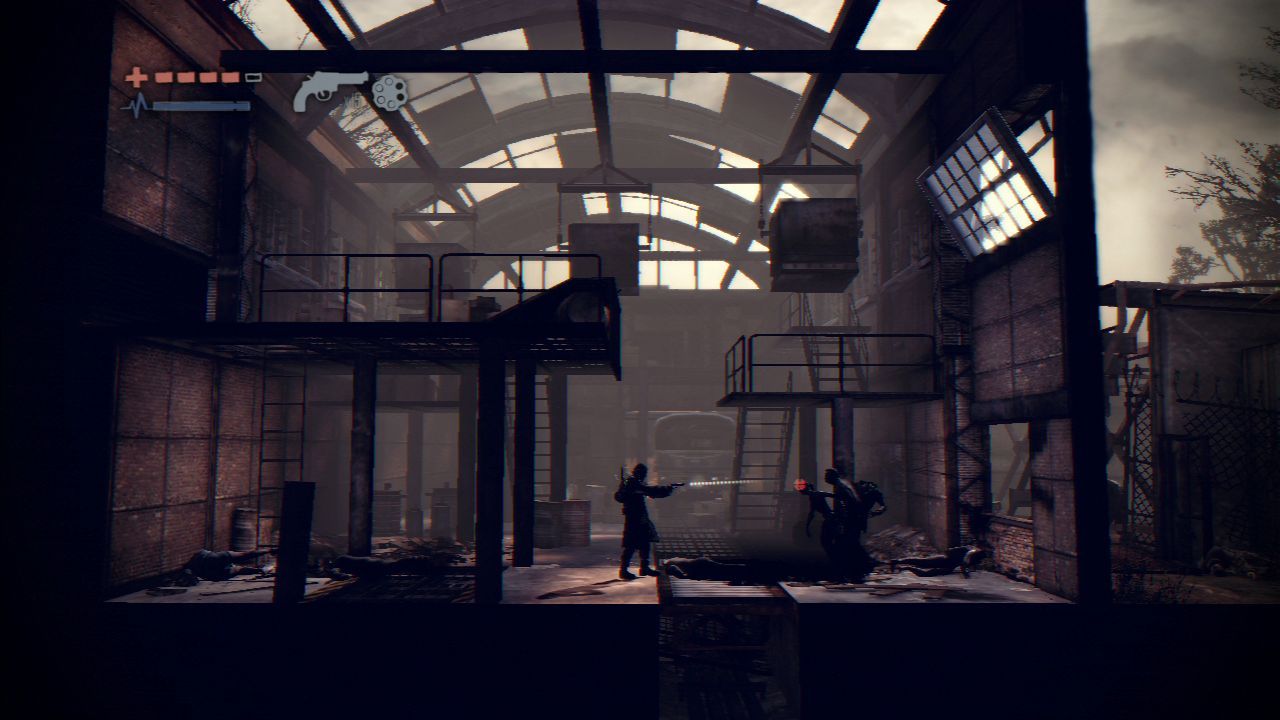Click the revolver cylinder ammo icon
The image size is (1280, 720).
tap(388, 94)
